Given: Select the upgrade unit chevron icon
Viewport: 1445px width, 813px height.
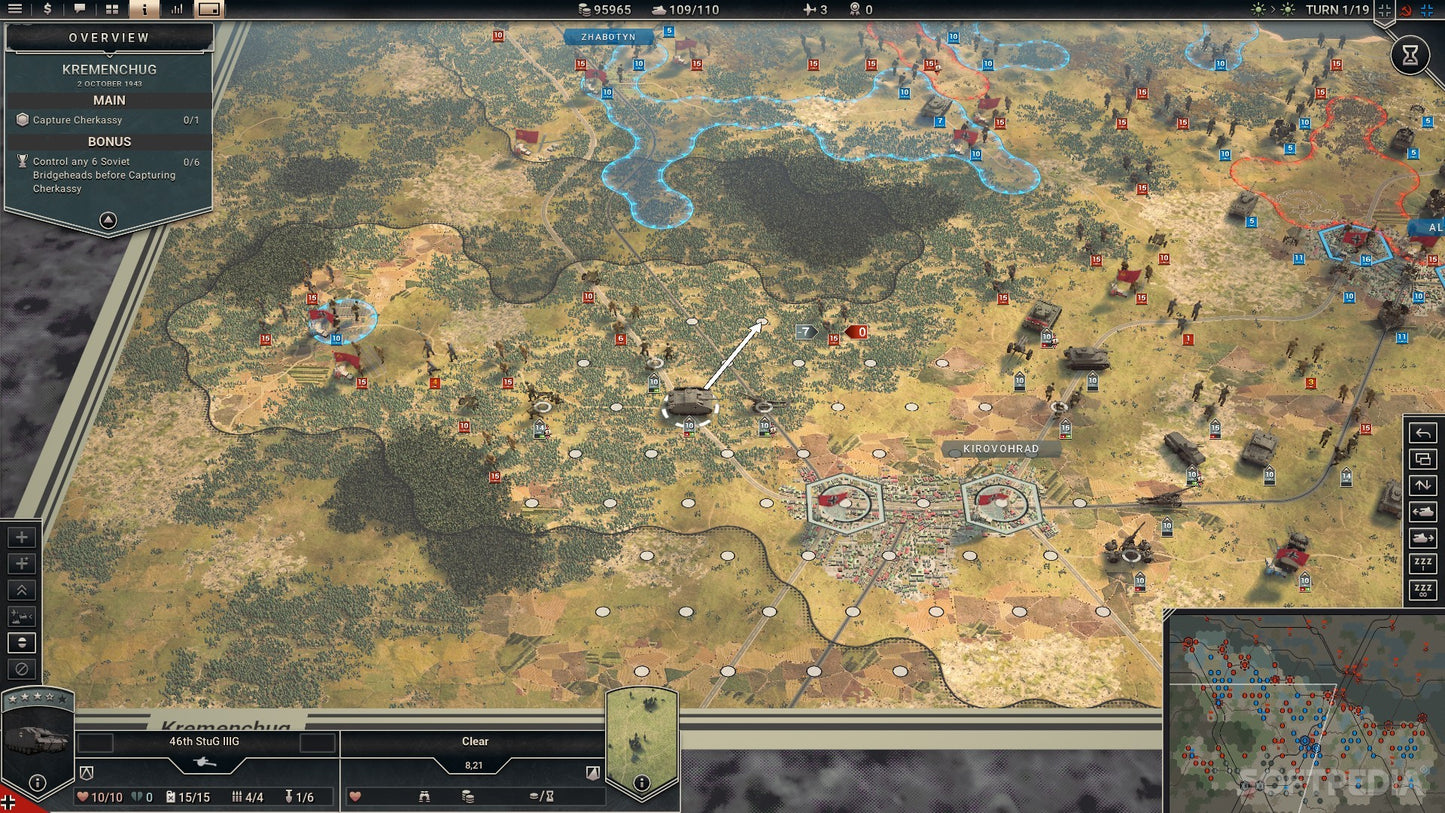Looking at the screenshot, I should click(21, 590).
